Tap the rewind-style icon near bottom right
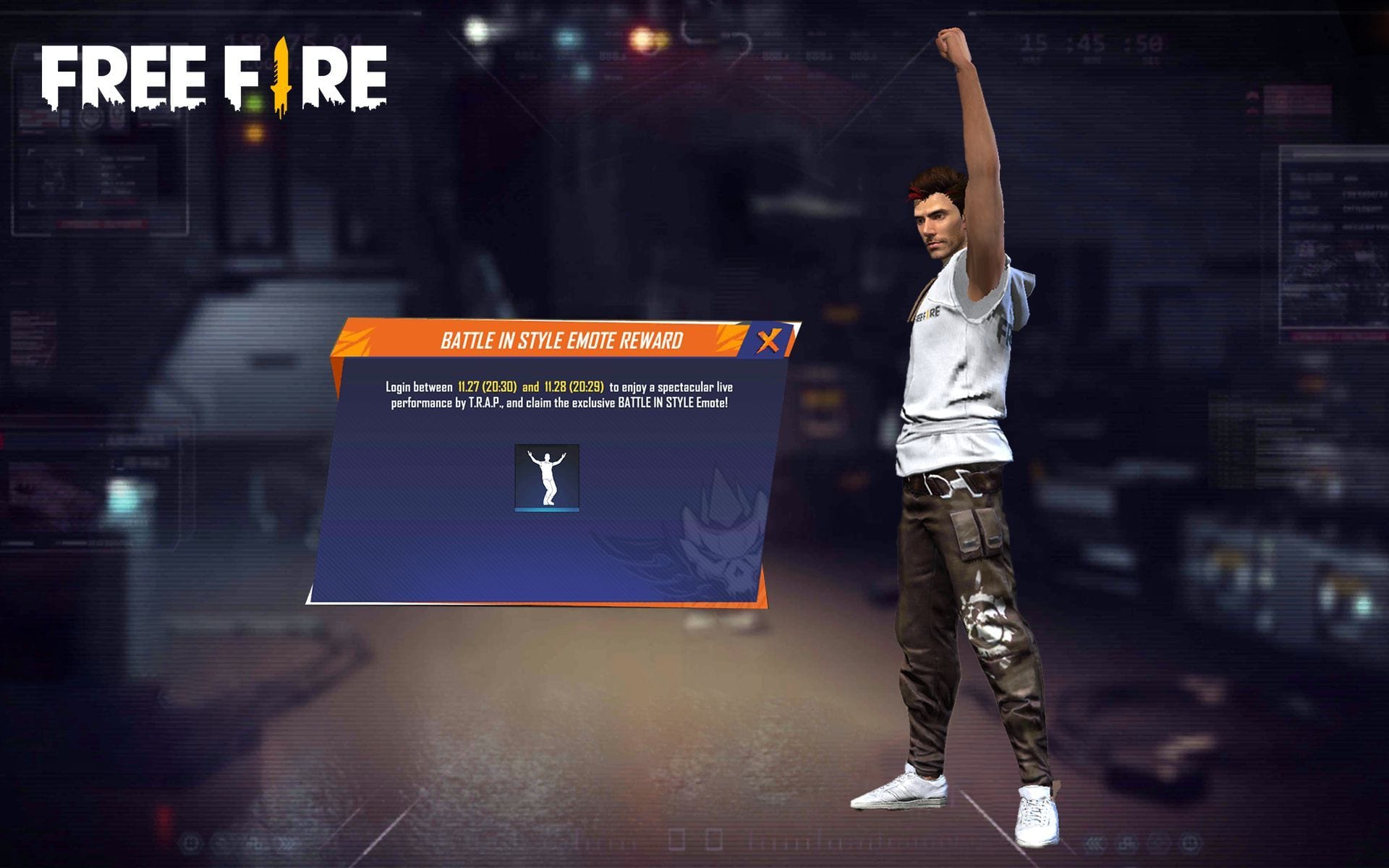The image size is (1389, 868). [1094, 845]
